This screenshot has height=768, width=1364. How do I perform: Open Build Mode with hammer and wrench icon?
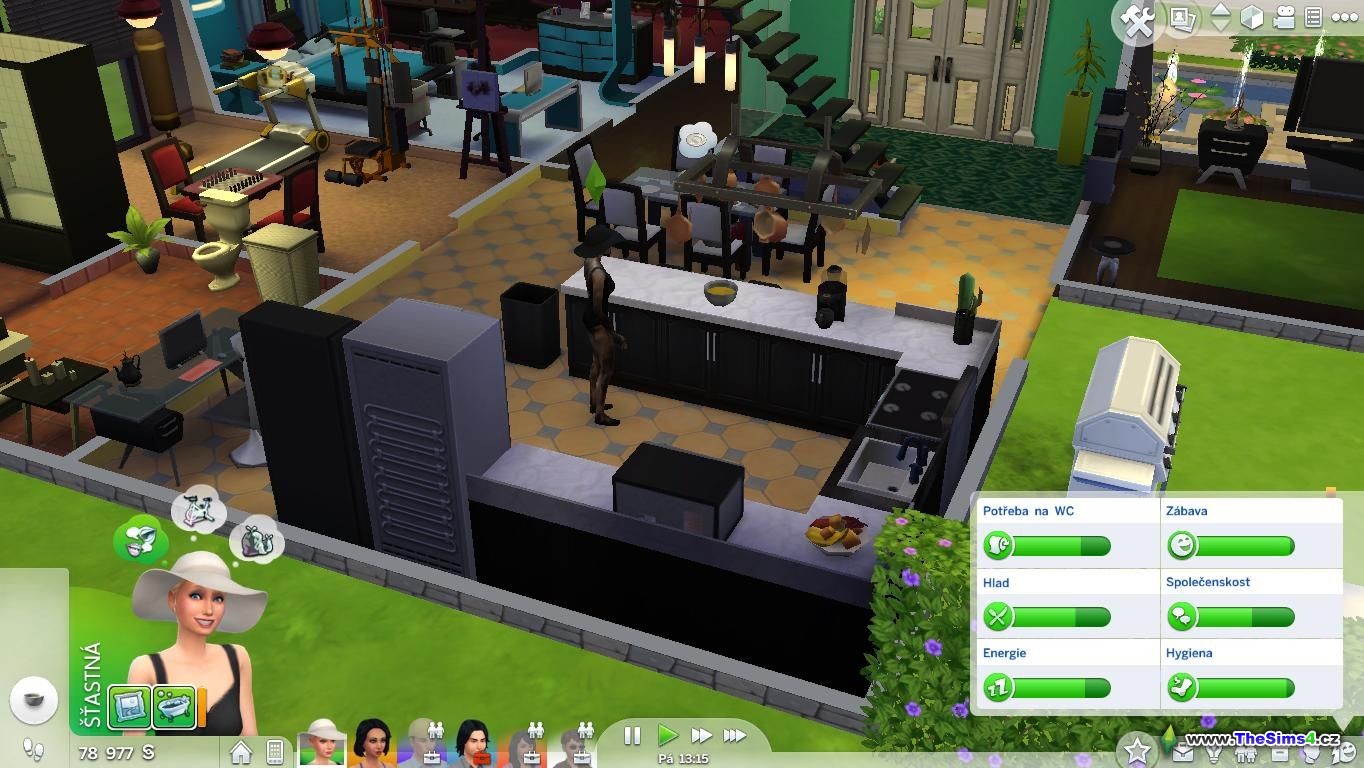click(x=1138, y=22)
